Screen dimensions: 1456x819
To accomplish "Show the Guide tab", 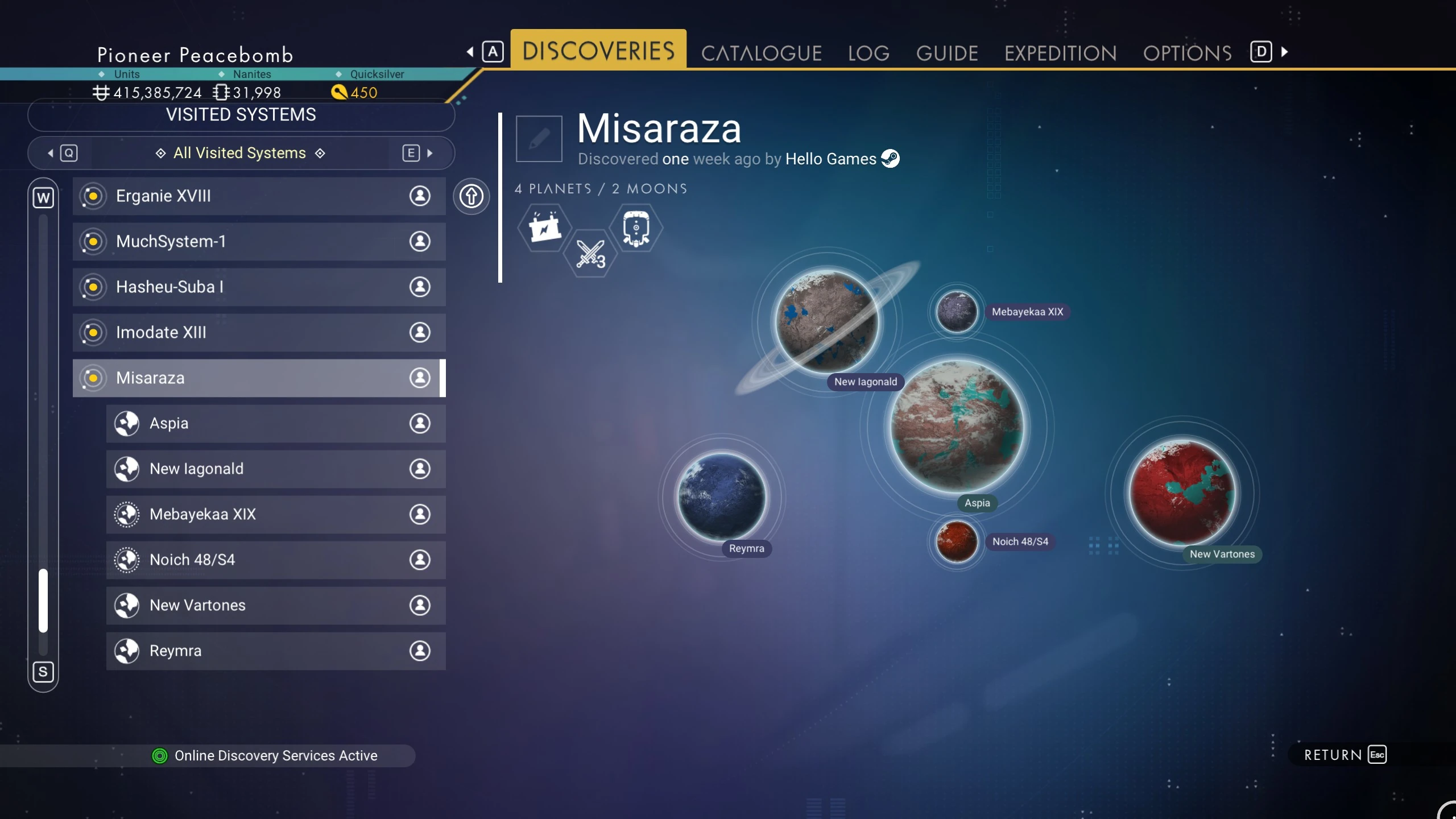I will tap(947, 53).
